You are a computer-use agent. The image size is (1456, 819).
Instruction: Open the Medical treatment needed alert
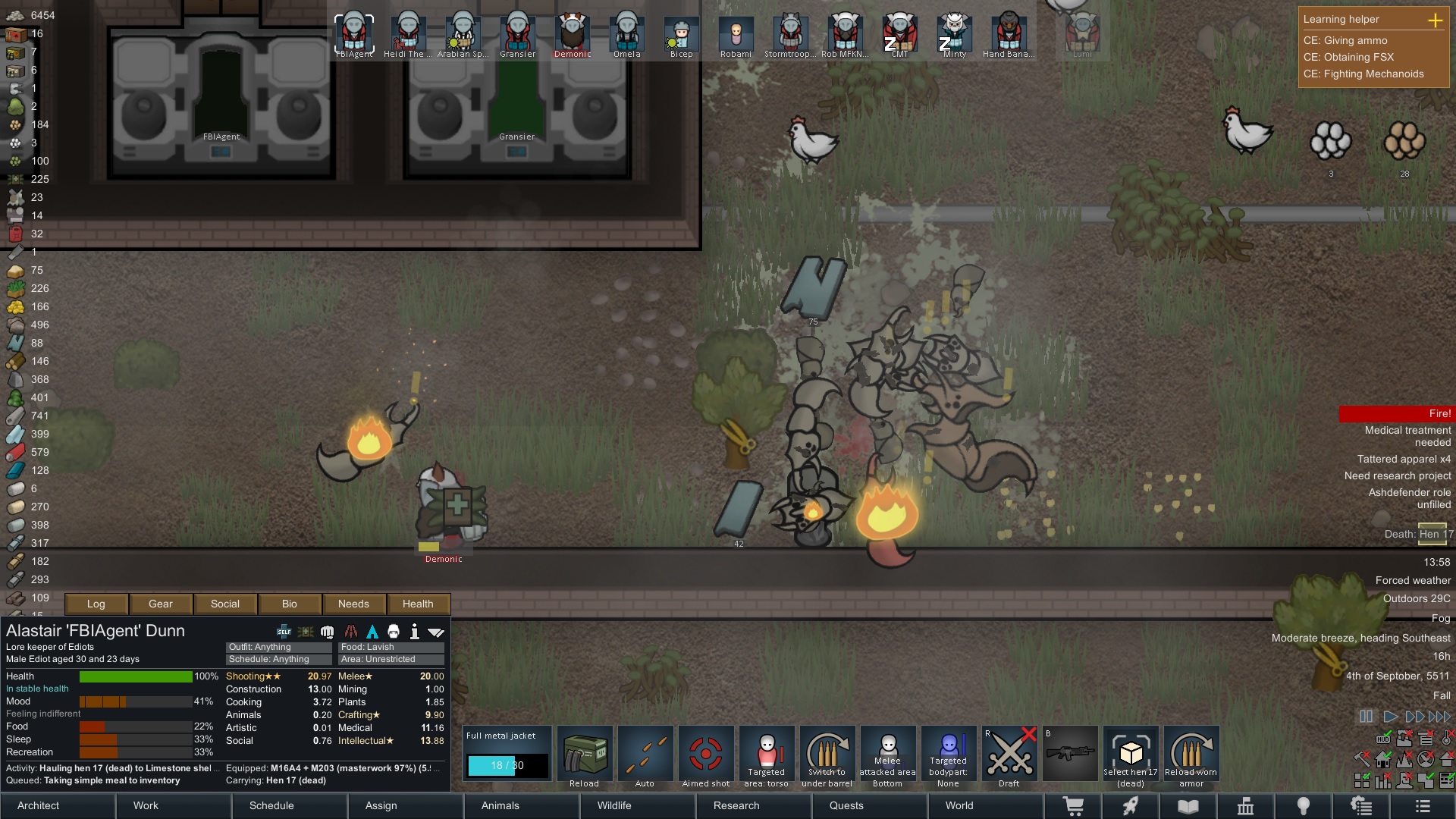pyautogui.click(x=1407, y=436)
